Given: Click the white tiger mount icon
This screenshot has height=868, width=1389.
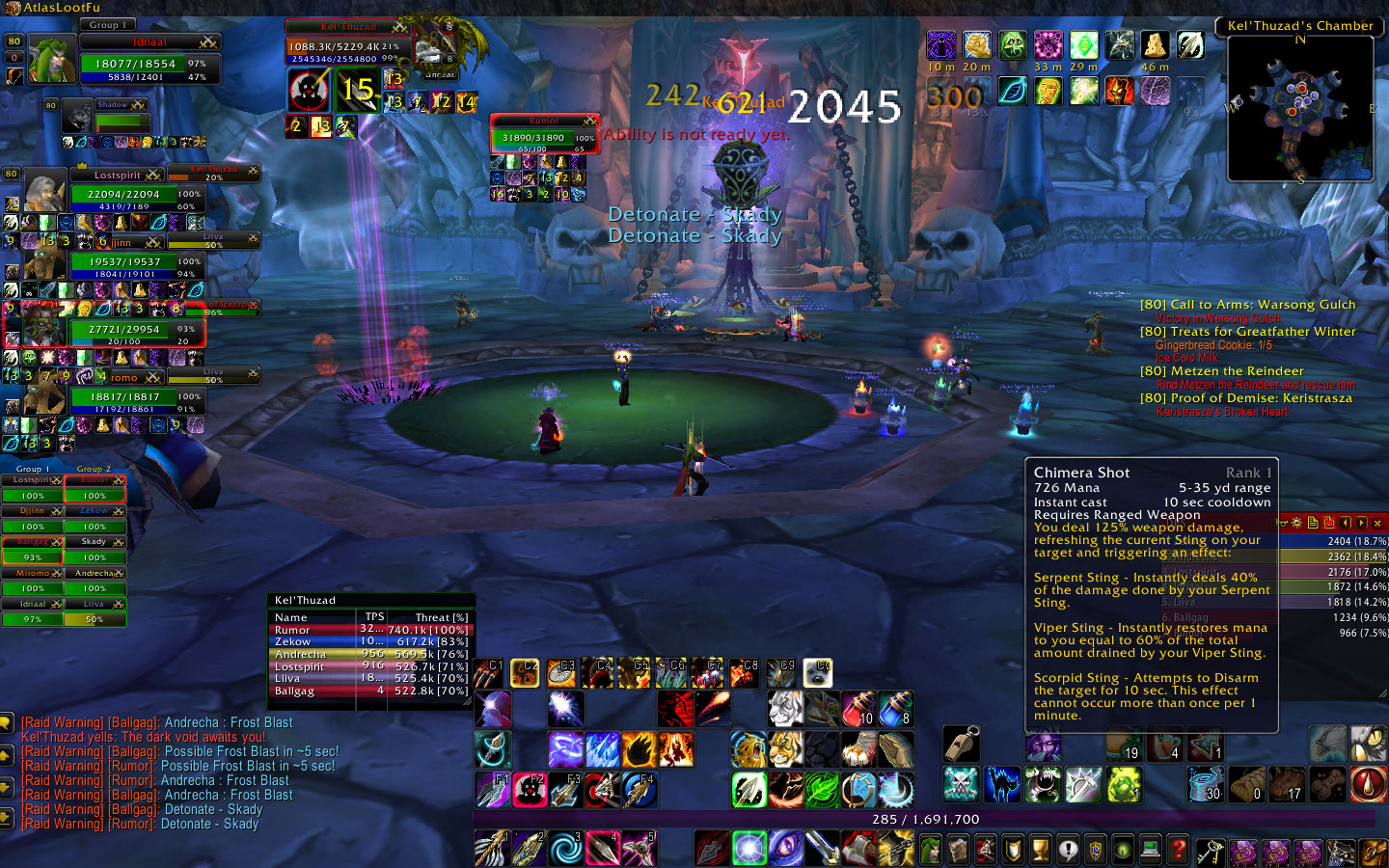Looking at the screenshot, I should point(785,709).
